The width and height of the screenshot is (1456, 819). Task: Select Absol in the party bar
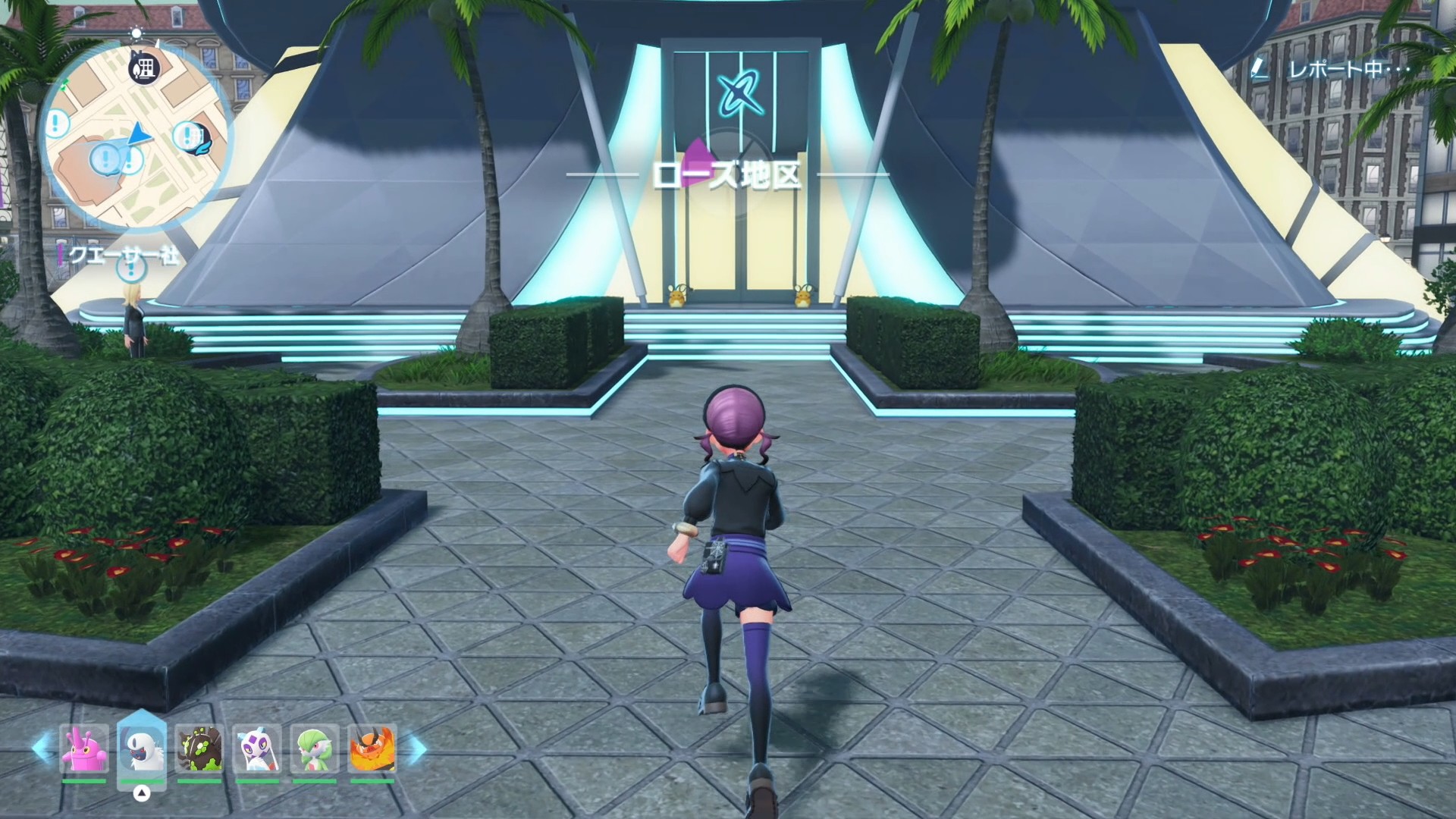coord(142,749)
